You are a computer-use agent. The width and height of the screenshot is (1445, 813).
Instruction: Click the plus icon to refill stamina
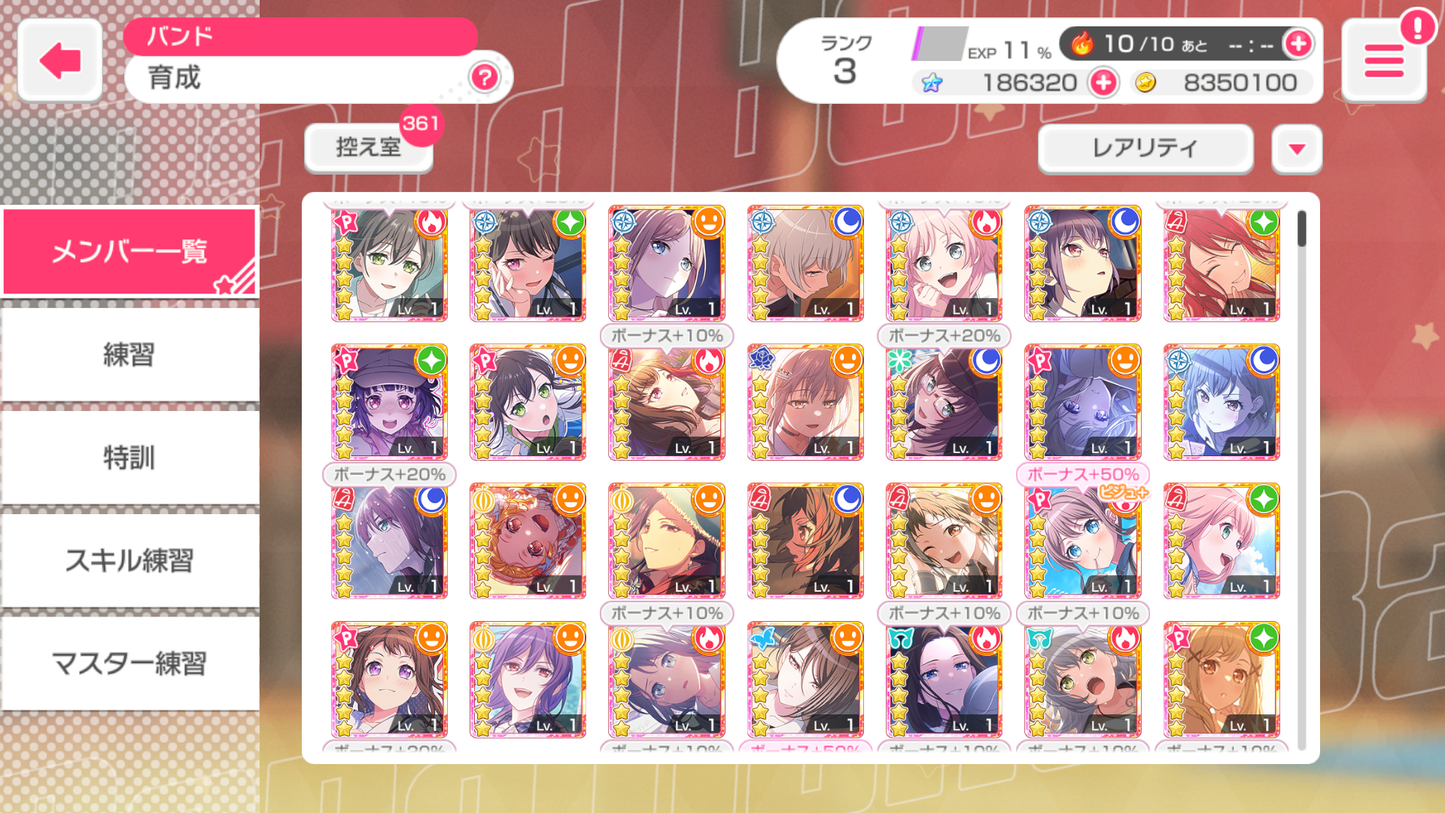(x=1298, y=44)
